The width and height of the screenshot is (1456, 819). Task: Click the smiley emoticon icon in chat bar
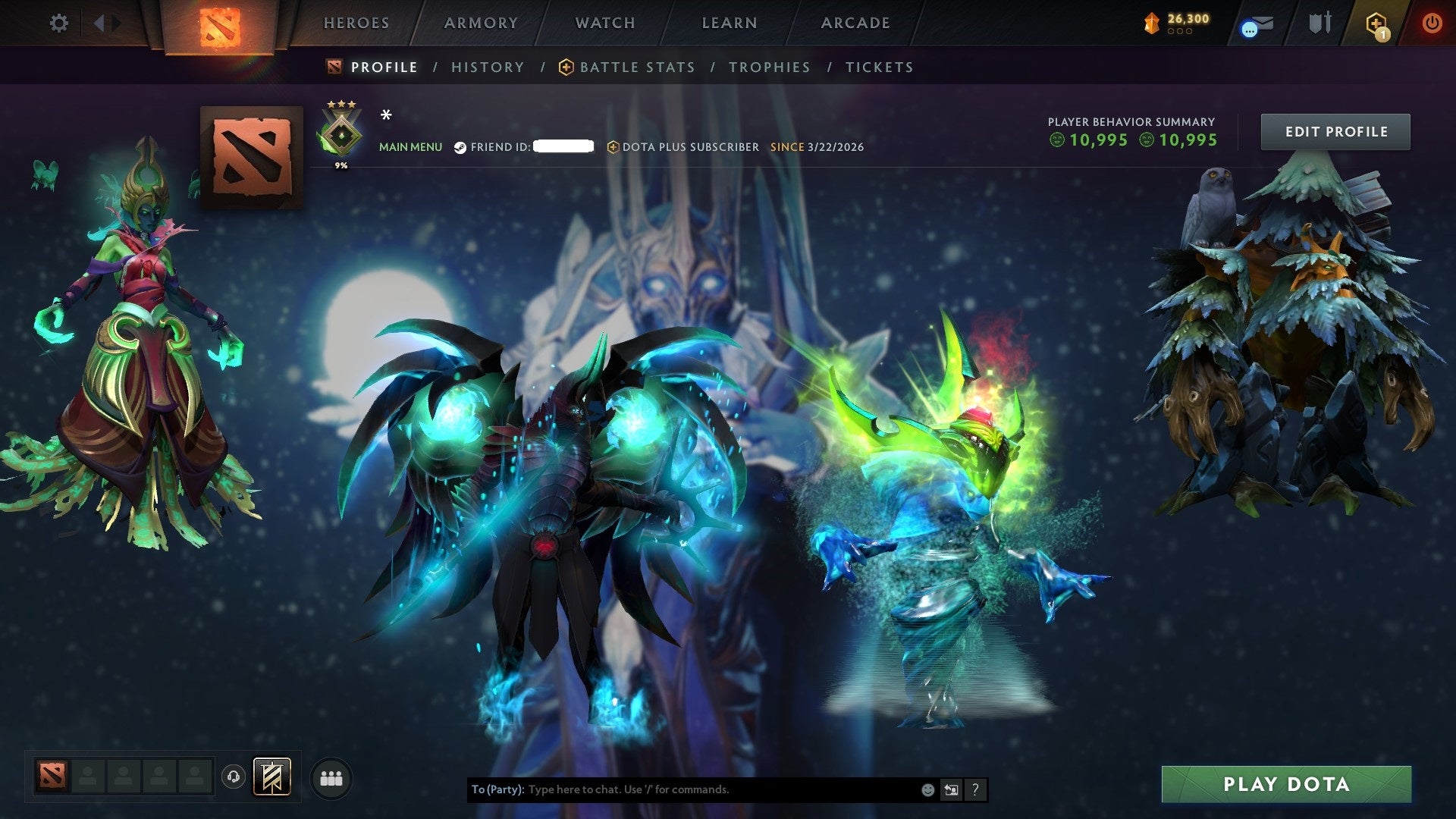[x=927, y=789]
